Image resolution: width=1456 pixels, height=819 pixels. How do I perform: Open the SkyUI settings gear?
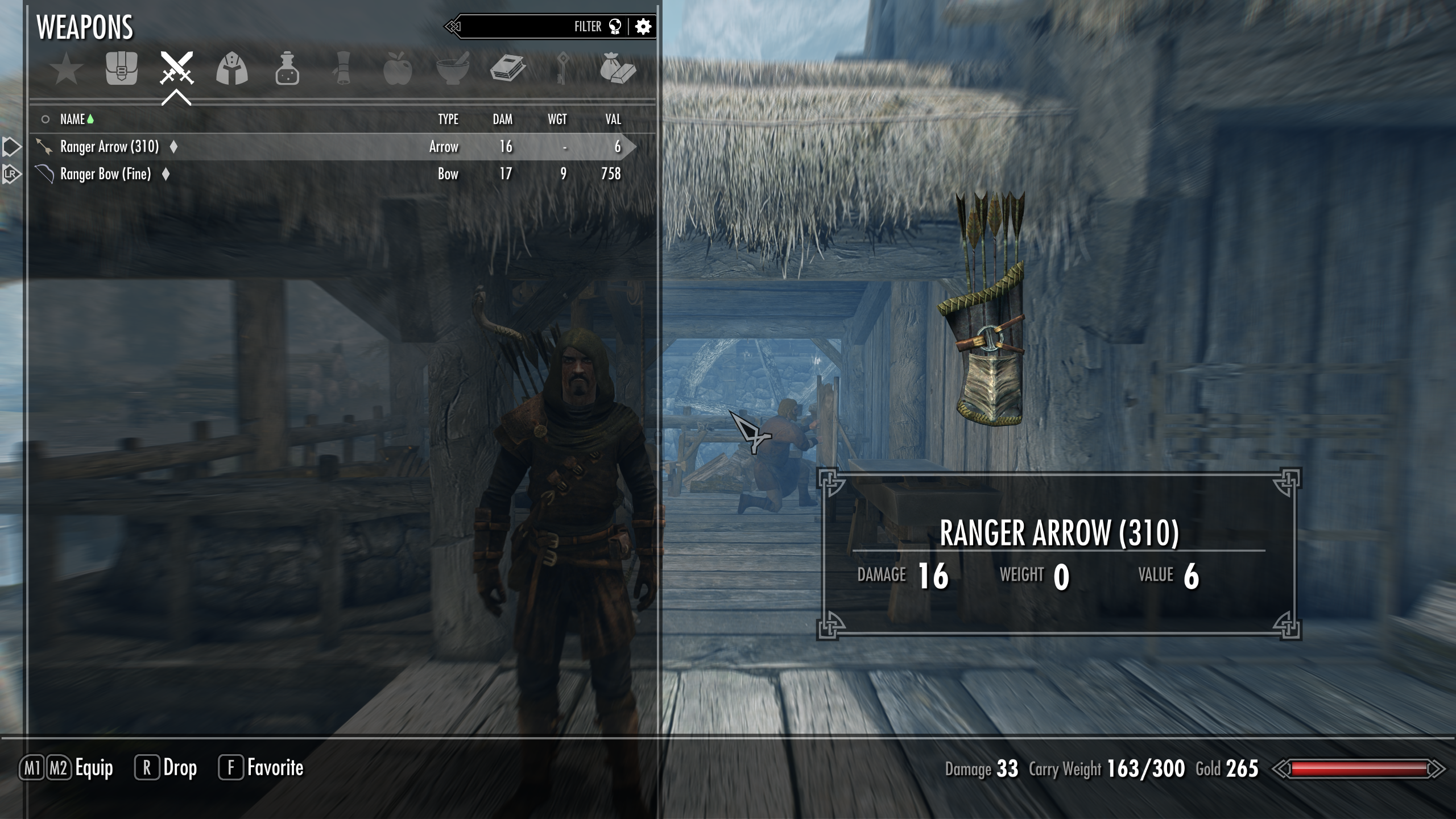tap(643, 26)
